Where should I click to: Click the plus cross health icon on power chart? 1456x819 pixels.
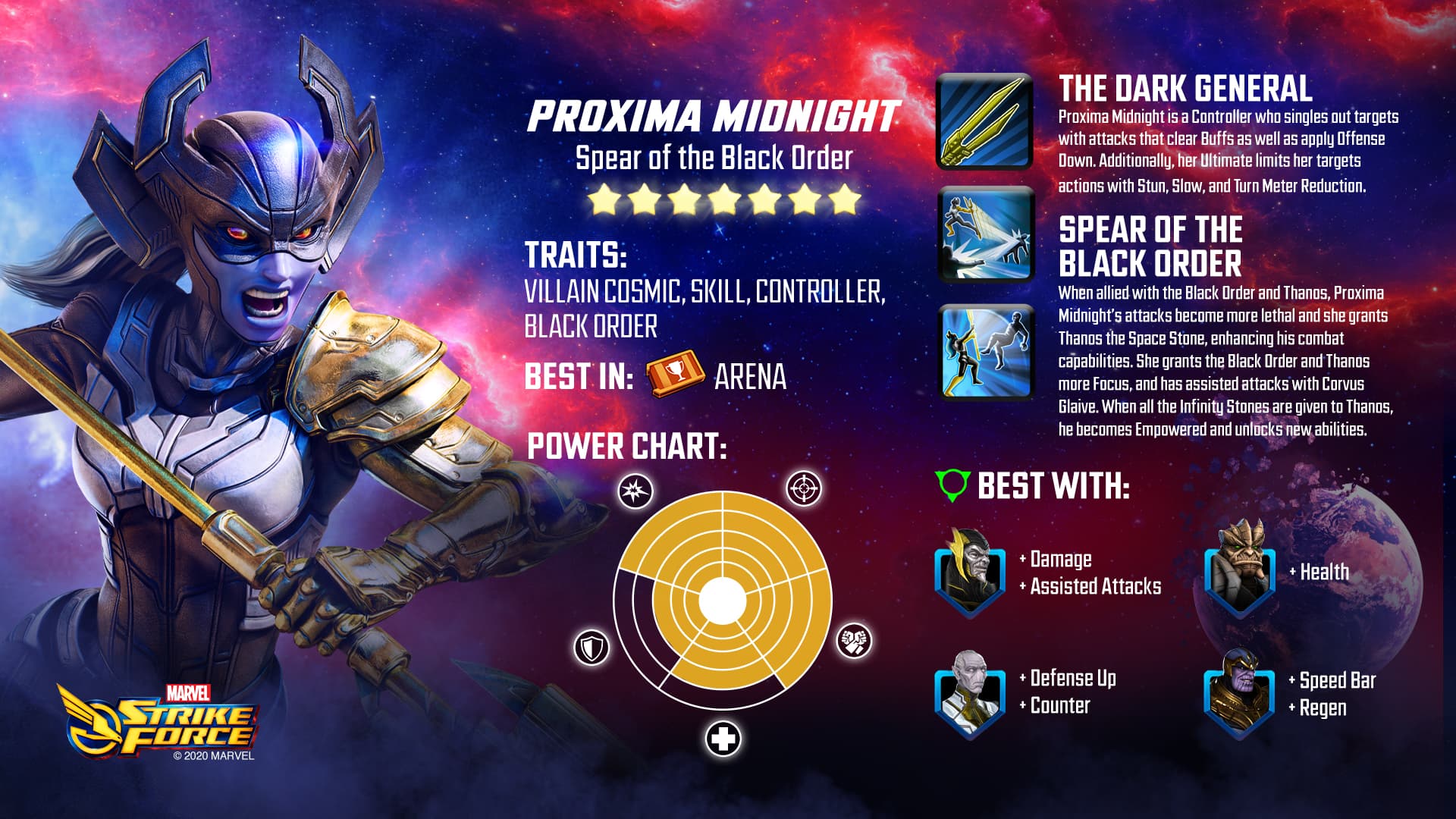[723, 739]
